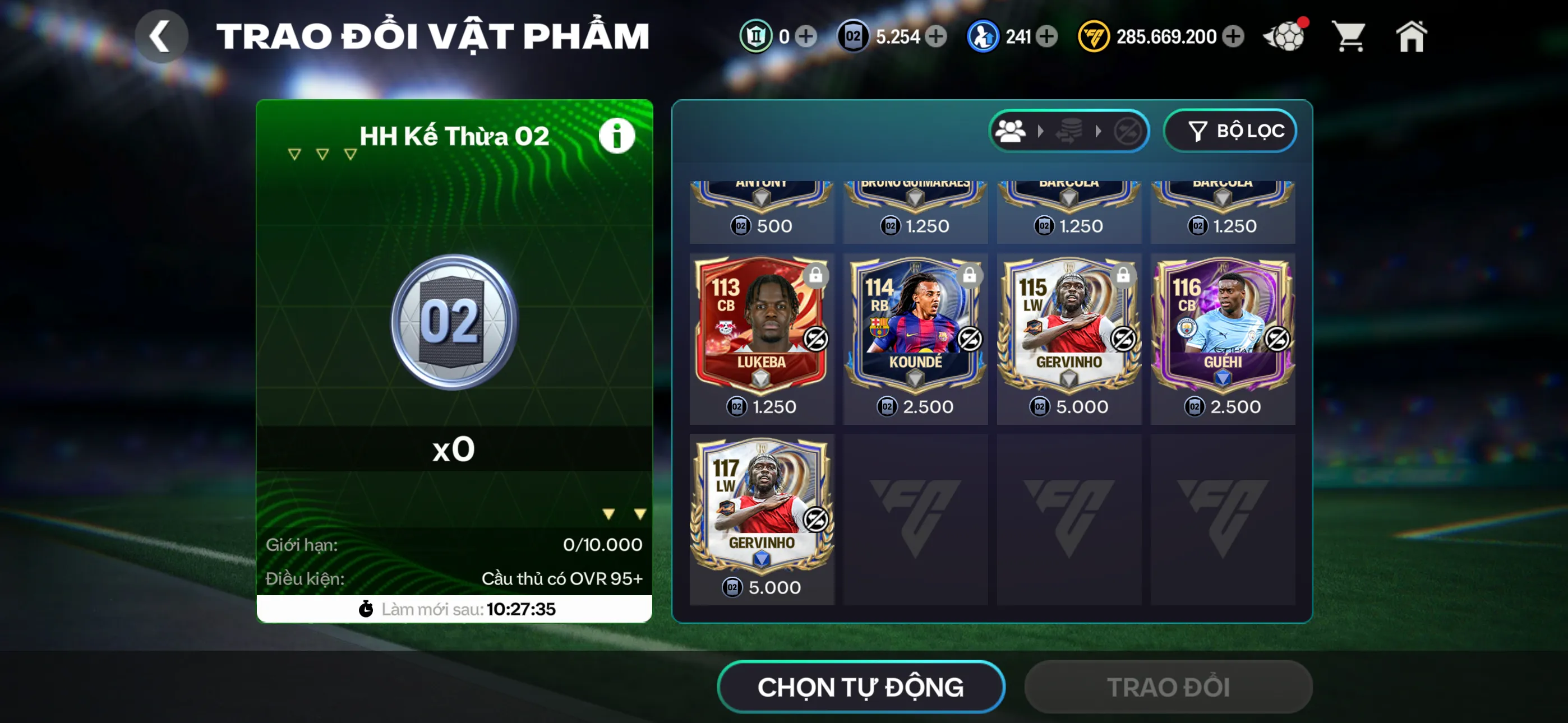Screen dimensions: 1568x723
Task: Open the BỘ LỌC filter panel
Action: [1230, 131]
